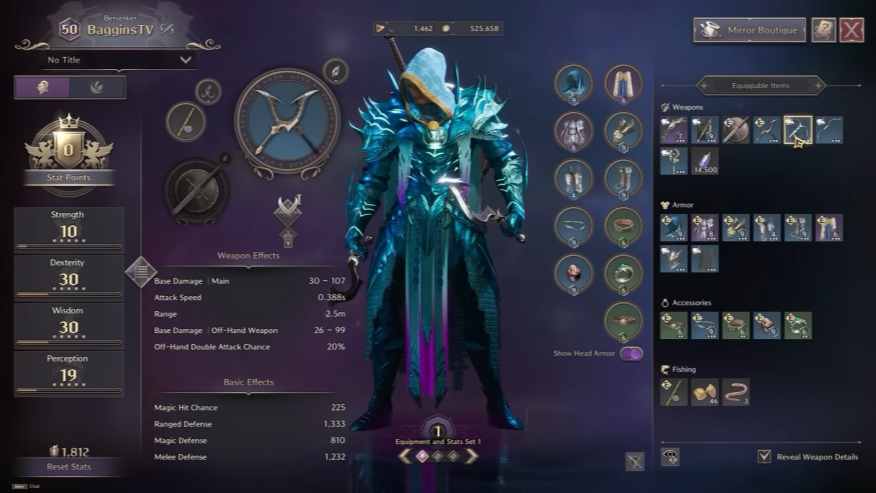Switch to next equipment and stats set
Image resolution: width=876 pixels, height=493 pixels.
(471, 456)
